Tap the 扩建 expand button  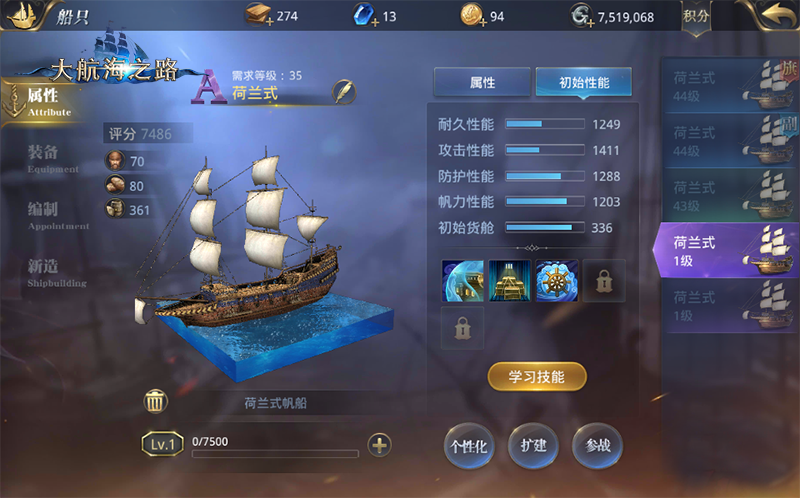pos(534,445)
